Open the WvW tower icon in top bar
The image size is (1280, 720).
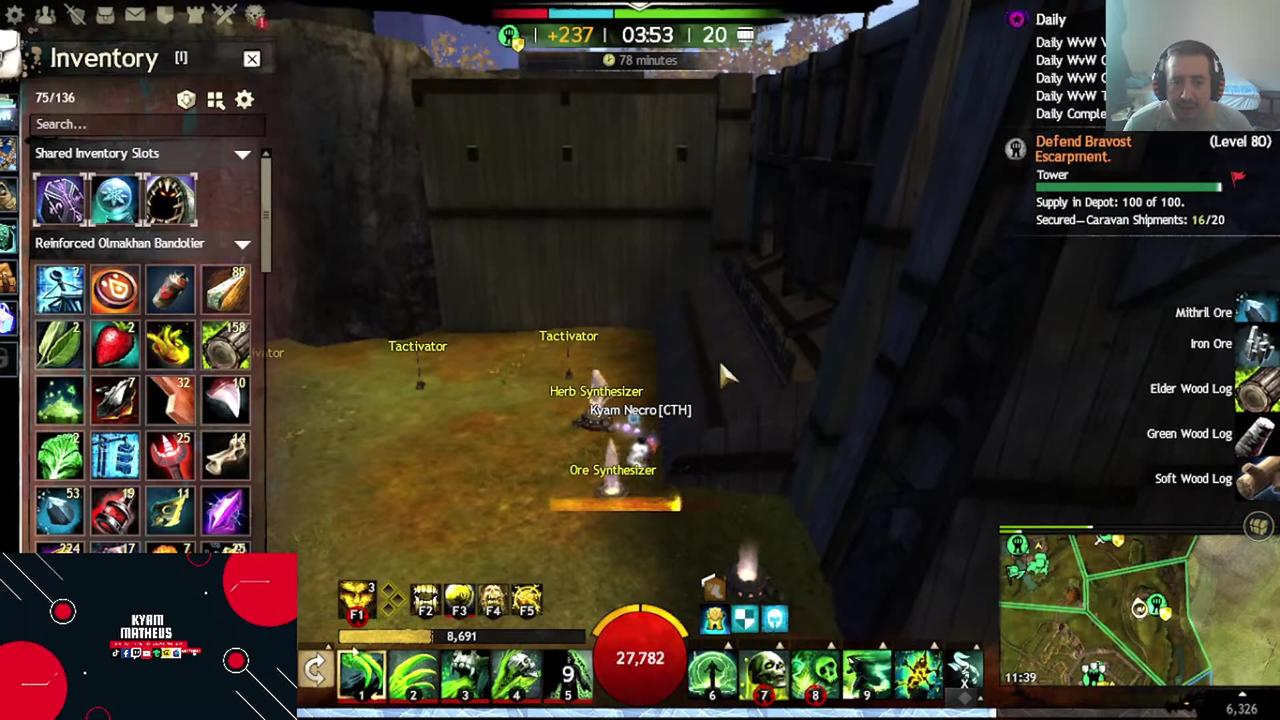tap(195, 14)
